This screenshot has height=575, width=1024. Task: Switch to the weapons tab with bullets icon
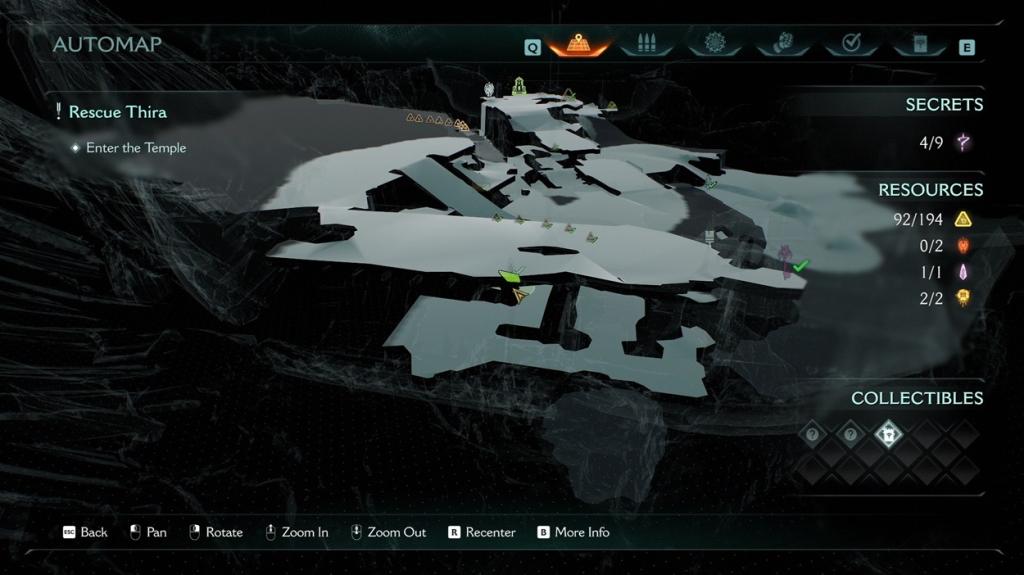click(x=642, y=45)
